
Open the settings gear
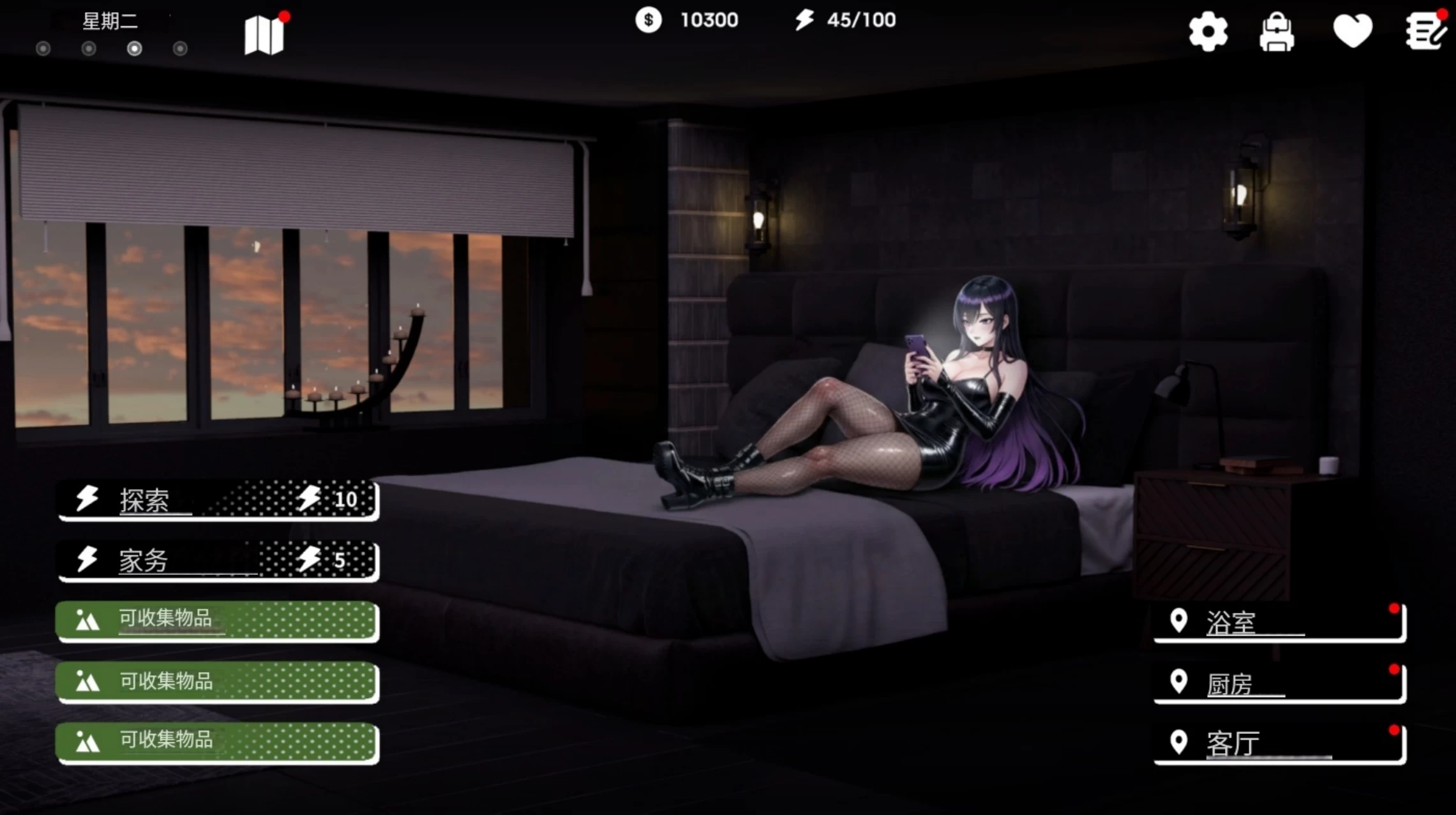click(1209, 31)
